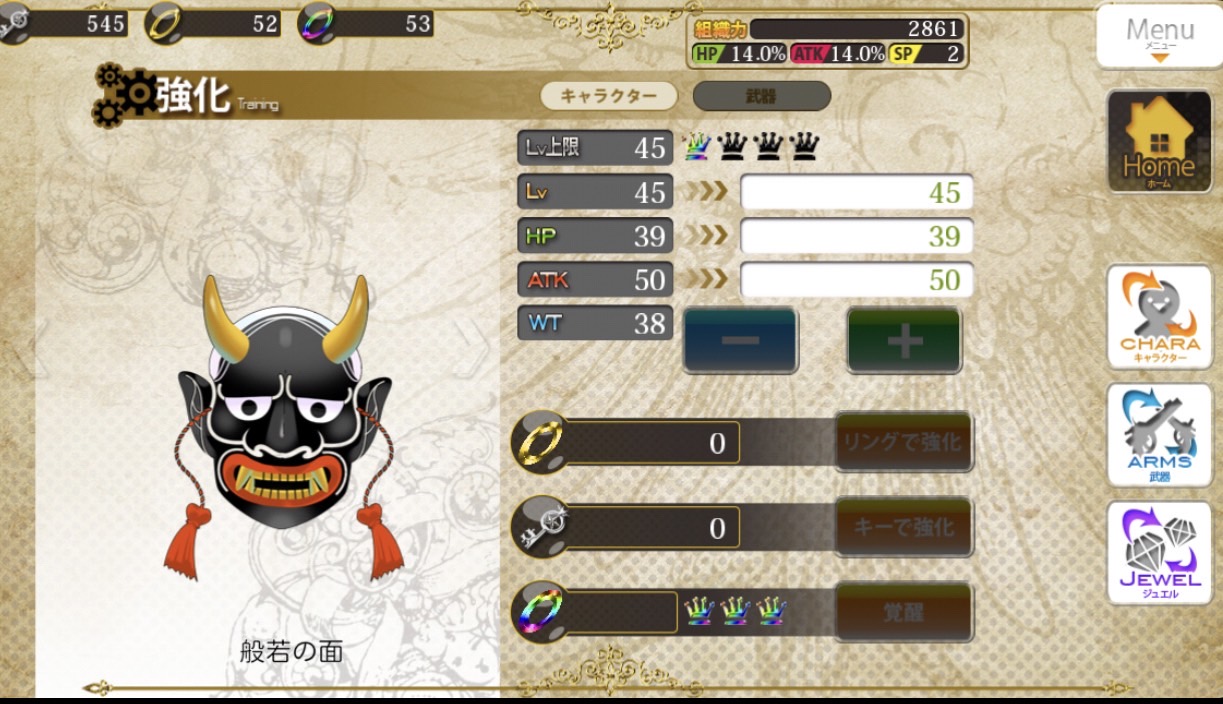Open the CHARA character screen
This screenshot has width=1223, height=704.
coord(1159,317)
